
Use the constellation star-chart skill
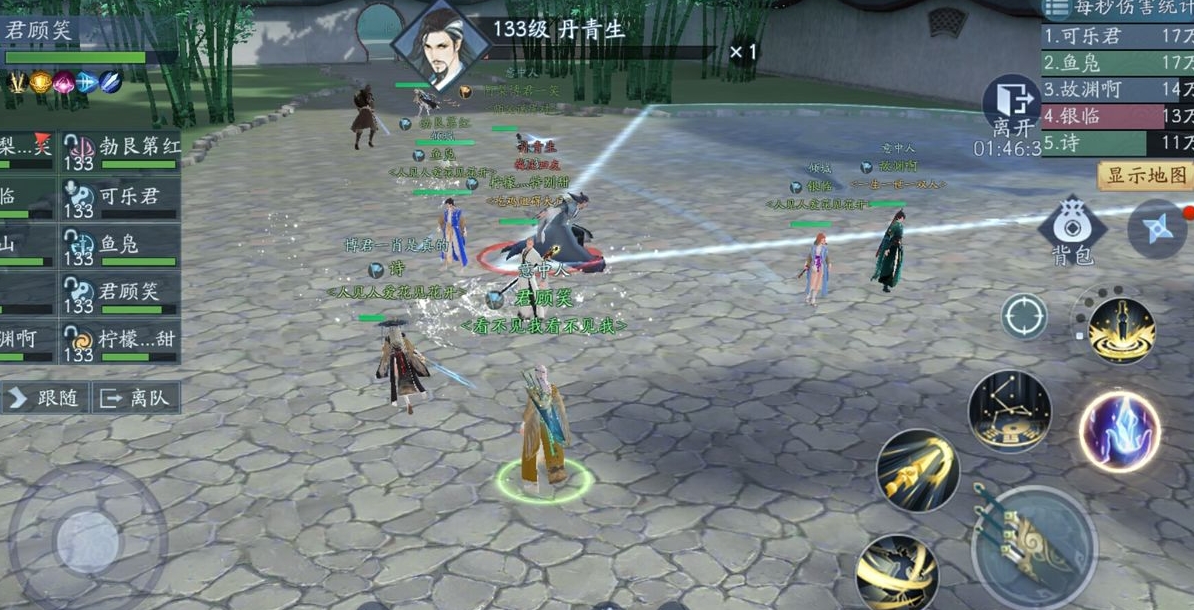pyautogui.click(x=1009, y=412)
